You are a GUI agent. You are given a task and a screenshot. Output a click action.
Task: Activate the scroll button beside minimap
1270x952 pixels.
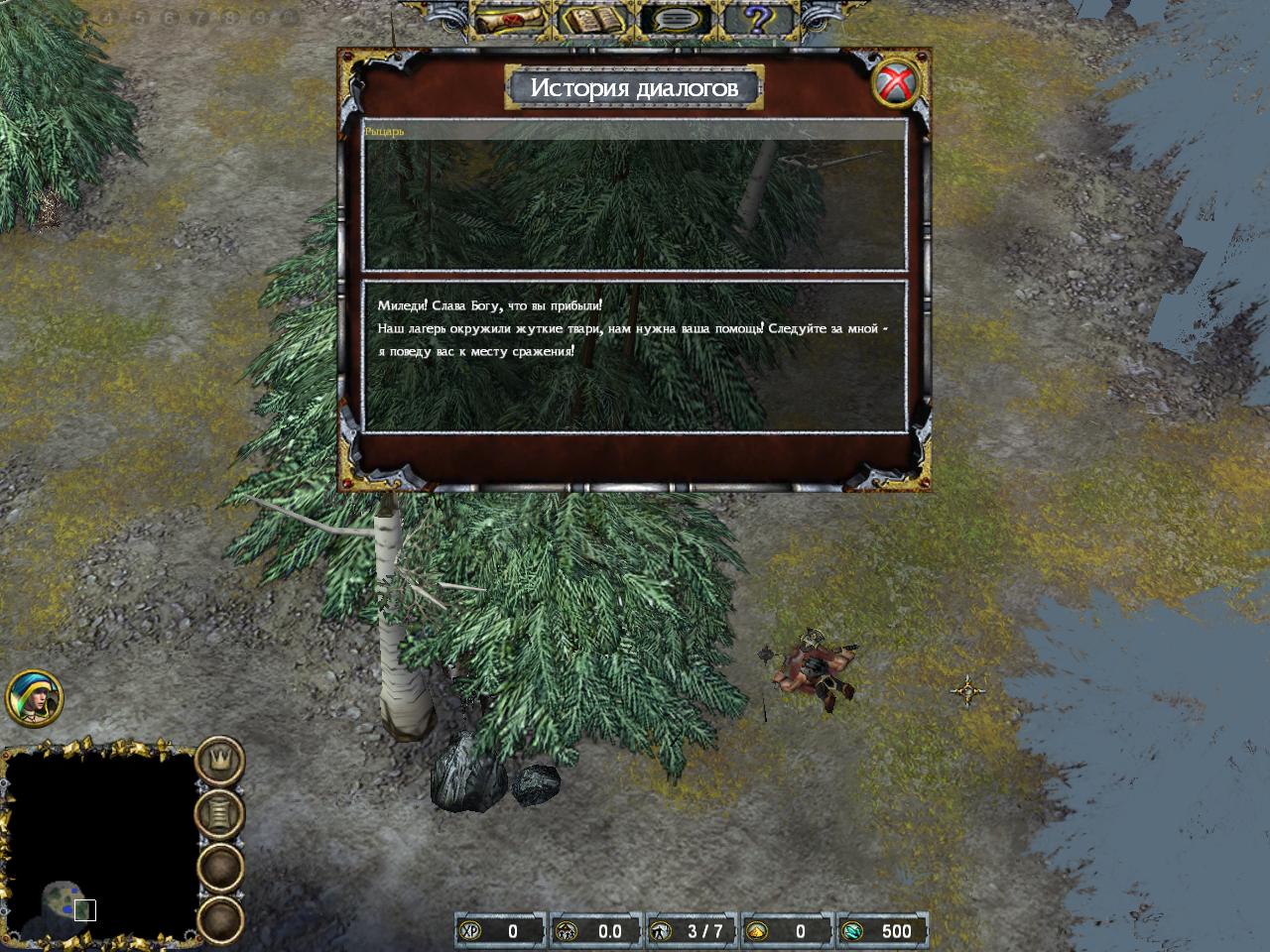click(x=219, y=814)
